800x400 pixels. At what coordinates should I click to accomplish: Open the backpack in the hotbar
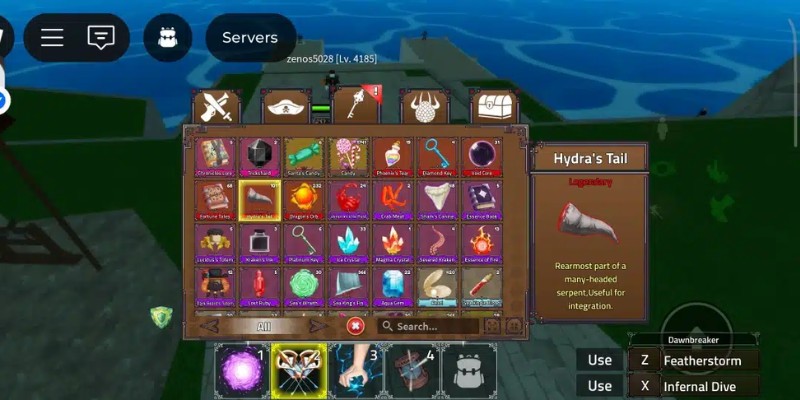point(470,370)
